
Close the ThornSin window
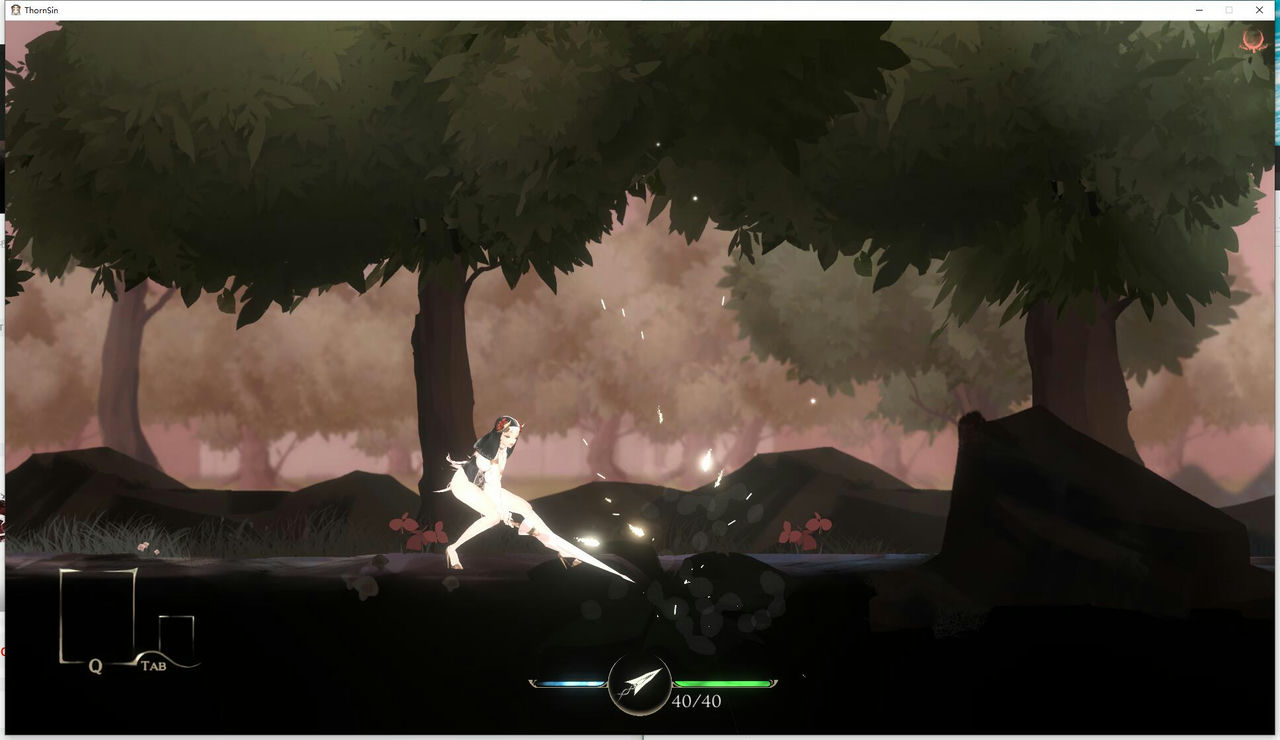pyautogui.click(x=1259, y=9)
